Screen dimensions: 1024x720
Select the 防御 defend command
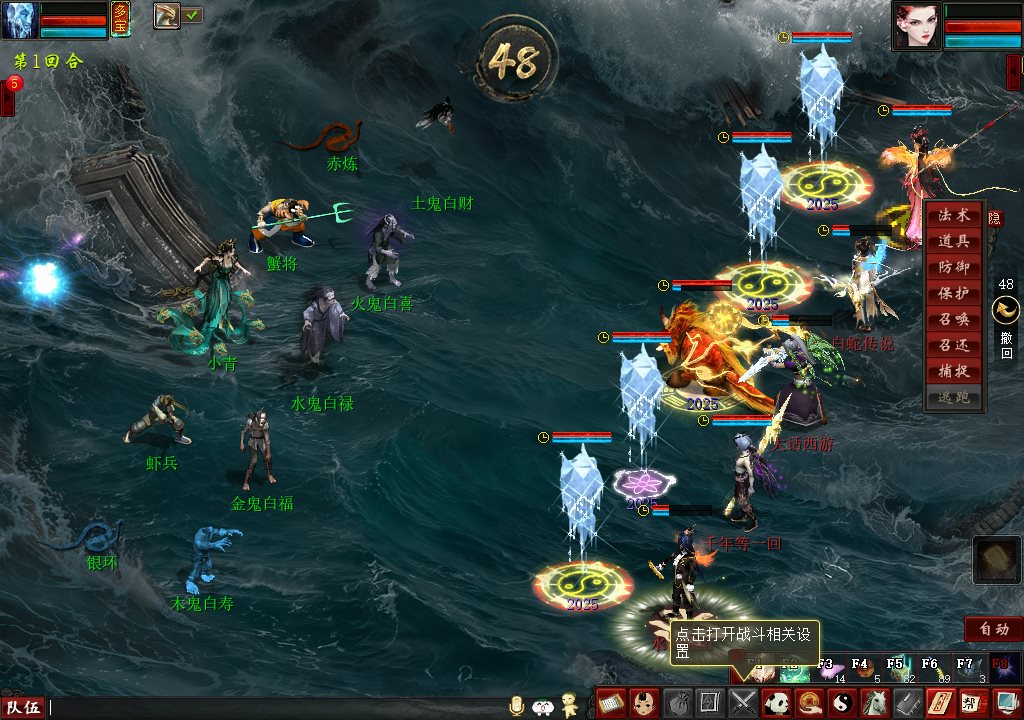tap(953, 268)
